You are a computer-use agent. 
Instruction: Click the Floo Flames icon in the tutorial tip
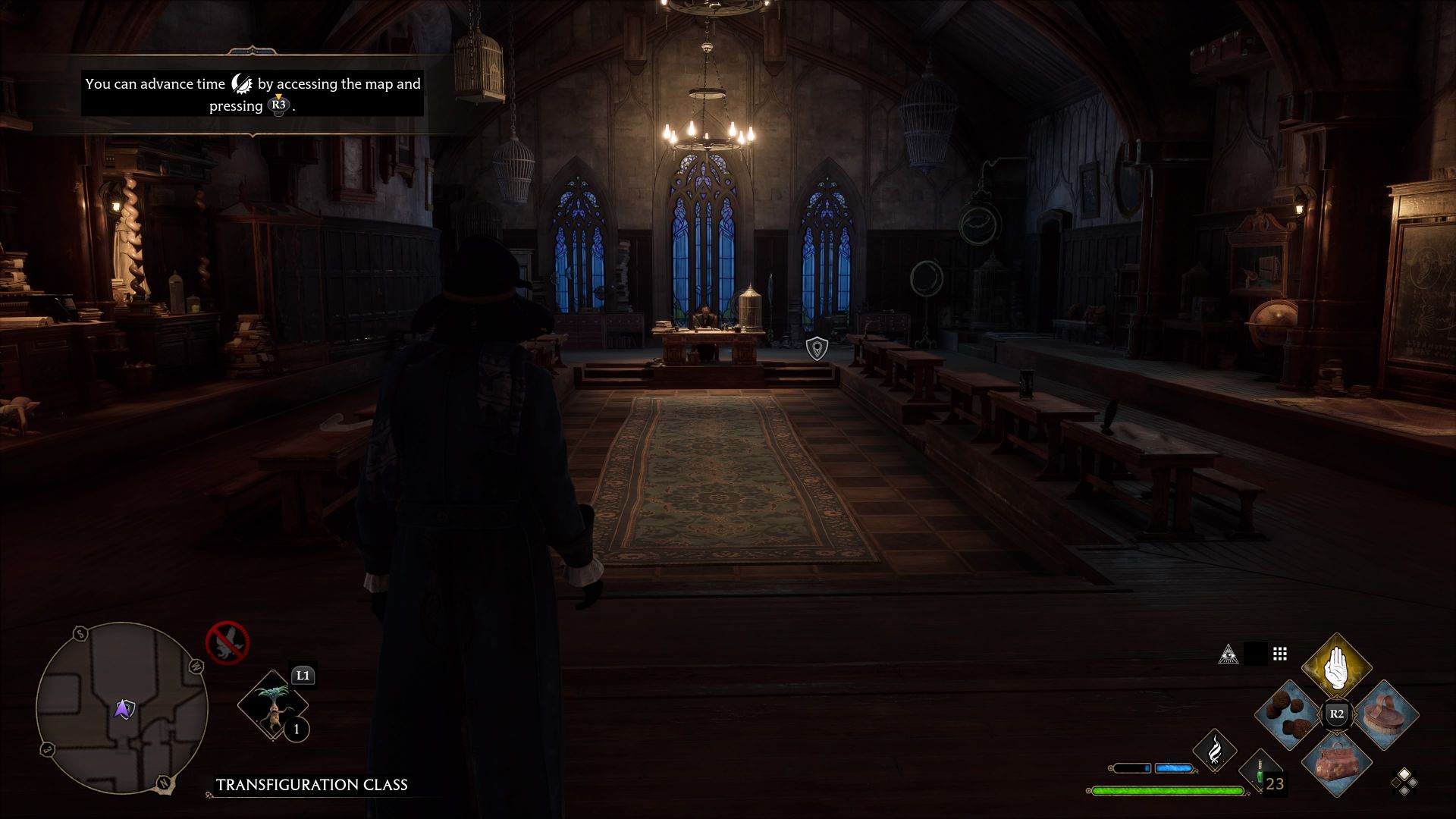coord(241,83)
